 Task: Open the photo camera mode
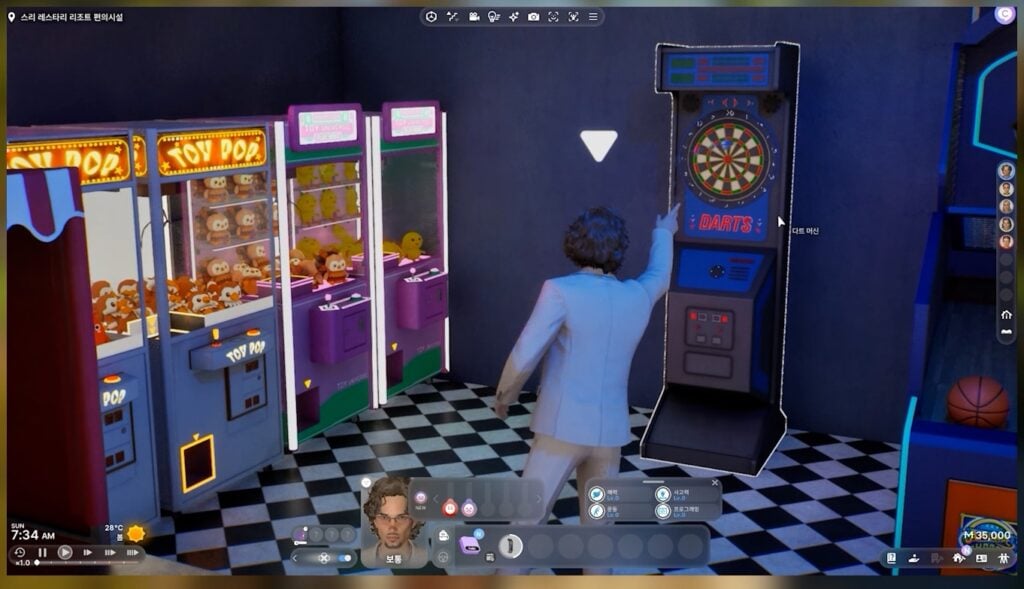point(533,16)
